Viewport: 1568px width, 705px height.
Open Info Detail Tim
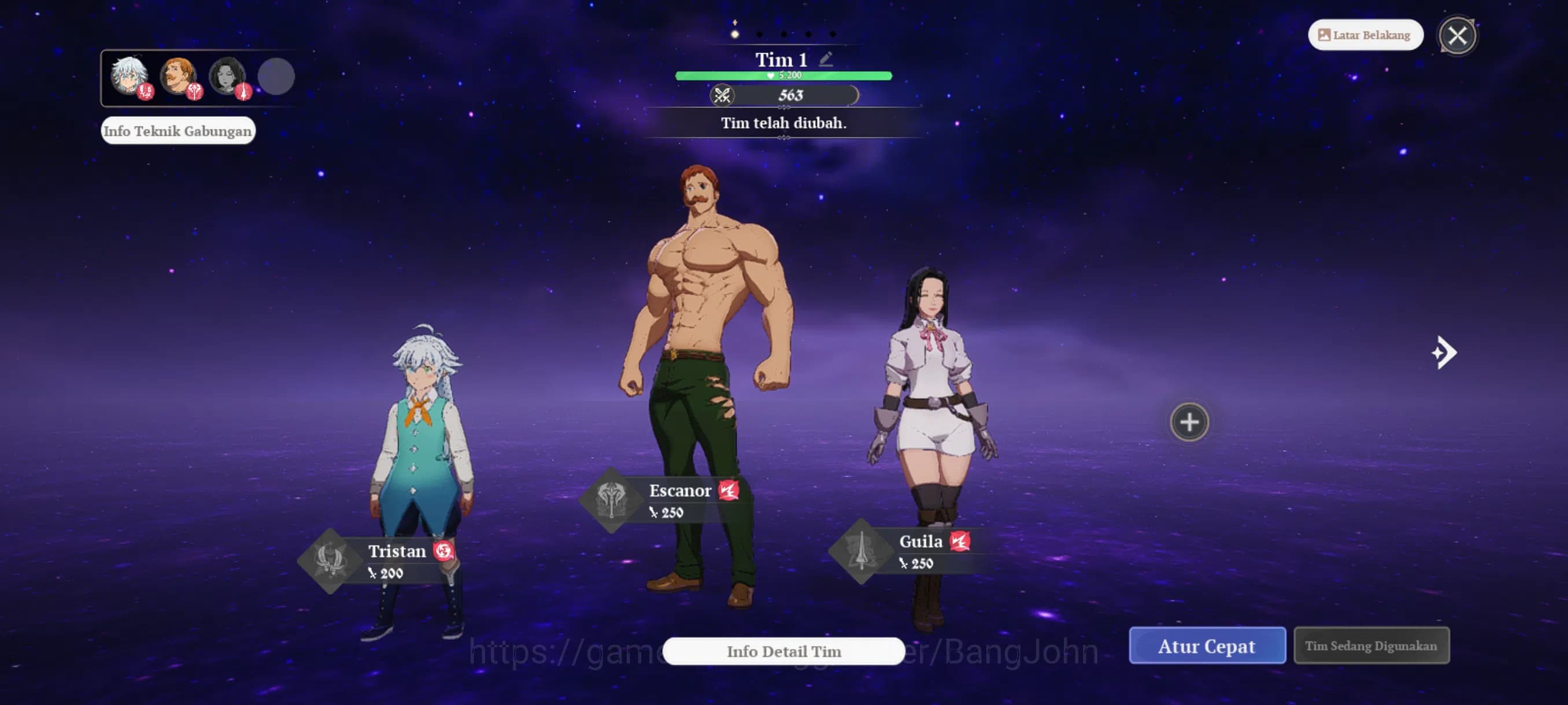pos(783,651)
